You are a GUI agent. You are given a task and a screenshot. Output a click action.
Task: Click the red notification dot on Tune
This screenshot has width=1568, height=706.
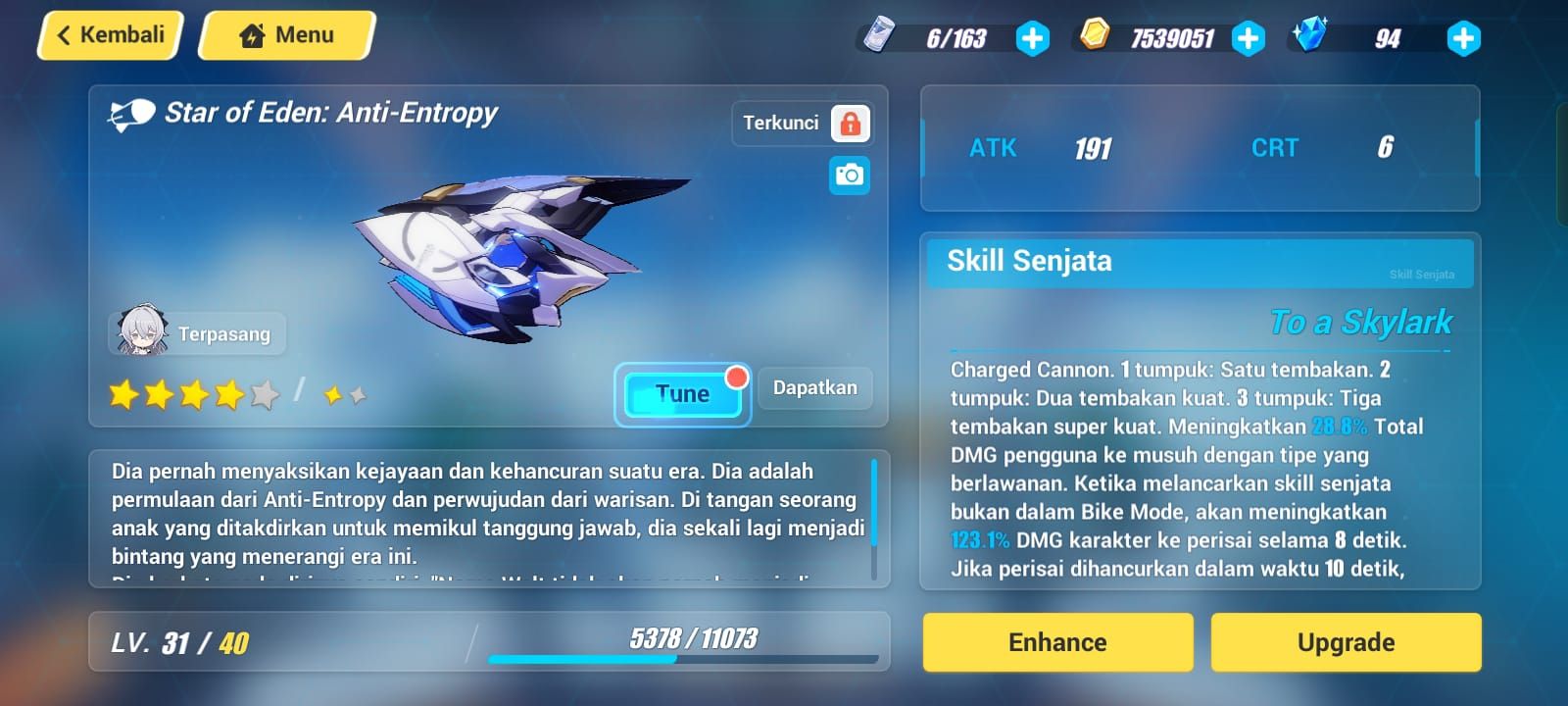738,376
